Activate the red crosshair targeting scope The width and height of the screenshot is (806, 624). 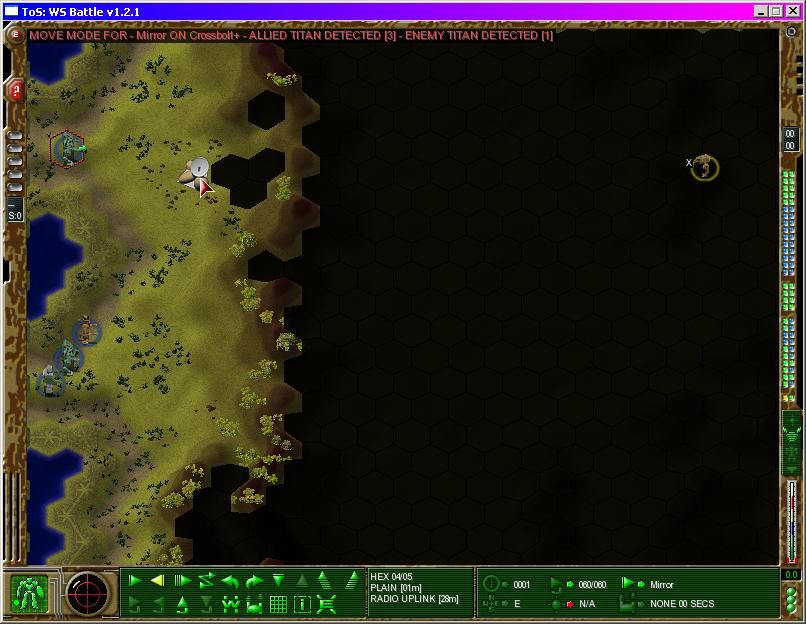[x=87, y=594]
